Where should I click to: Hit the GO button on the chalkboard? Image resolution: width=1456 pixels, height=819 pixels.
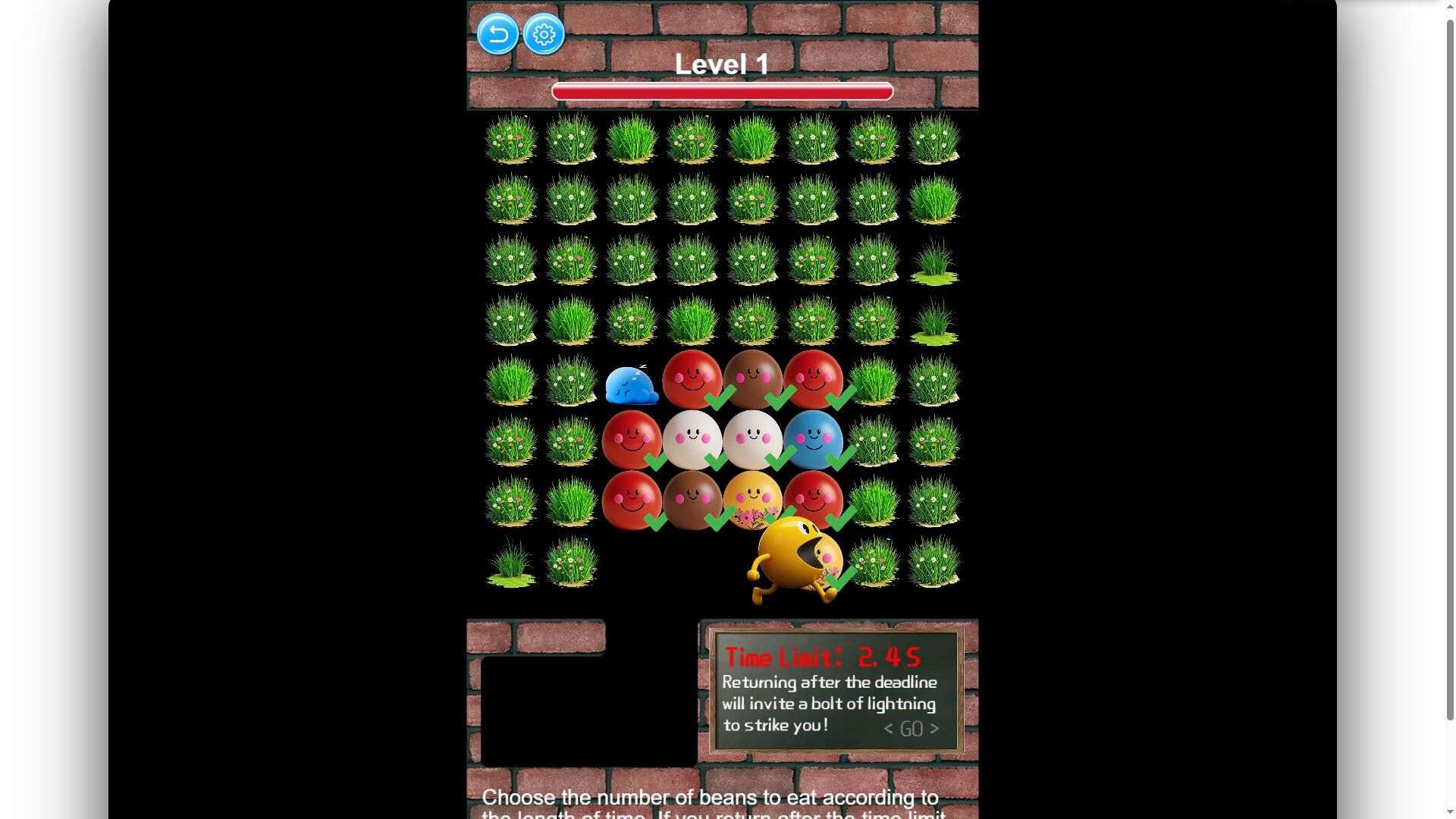[911, 729]
